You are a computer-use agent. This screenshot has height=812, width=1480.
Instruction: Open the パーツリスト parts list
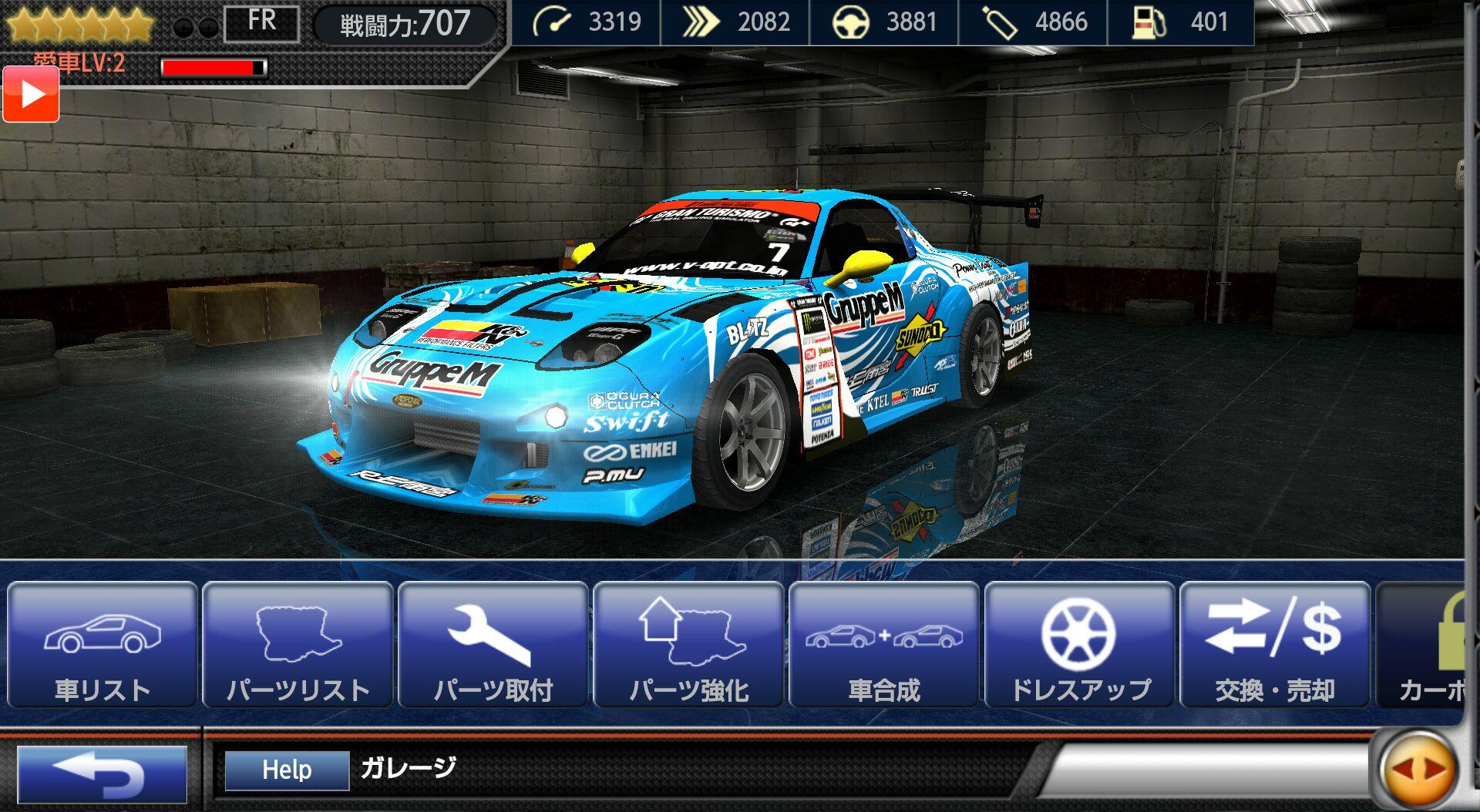coord(298,646)
